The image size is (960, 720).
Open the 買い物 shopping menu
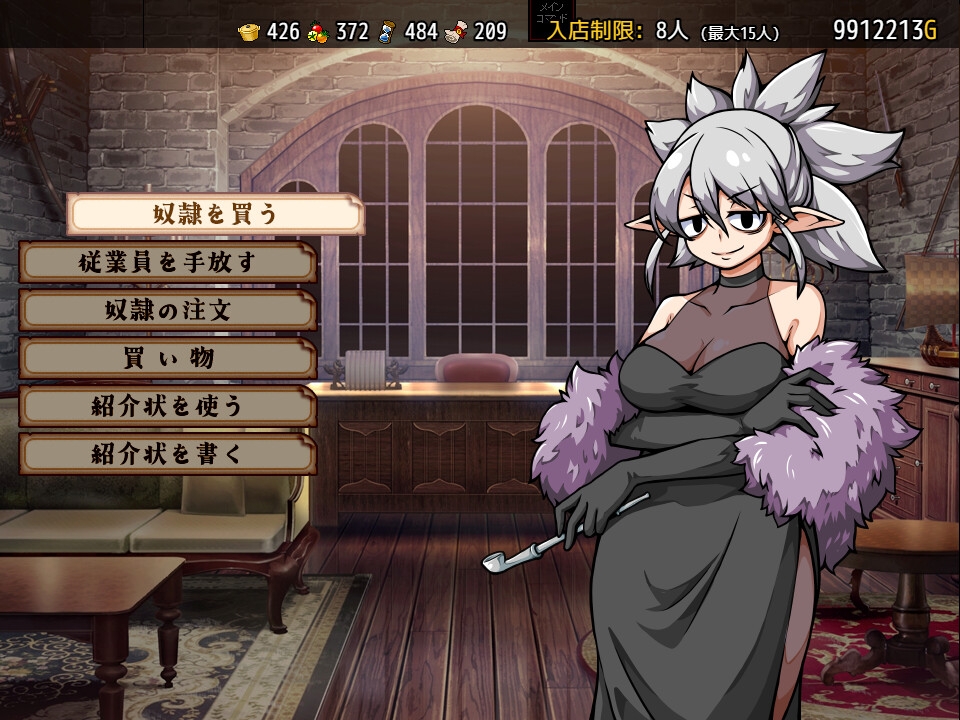click(168, 358)
